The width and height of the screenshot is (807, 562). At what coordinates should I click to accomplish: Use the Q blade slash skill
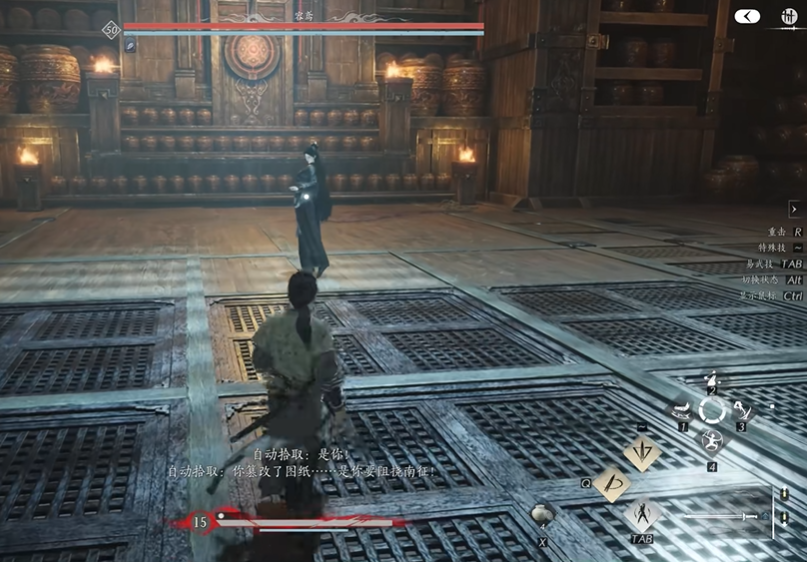[x=611, y=484]
